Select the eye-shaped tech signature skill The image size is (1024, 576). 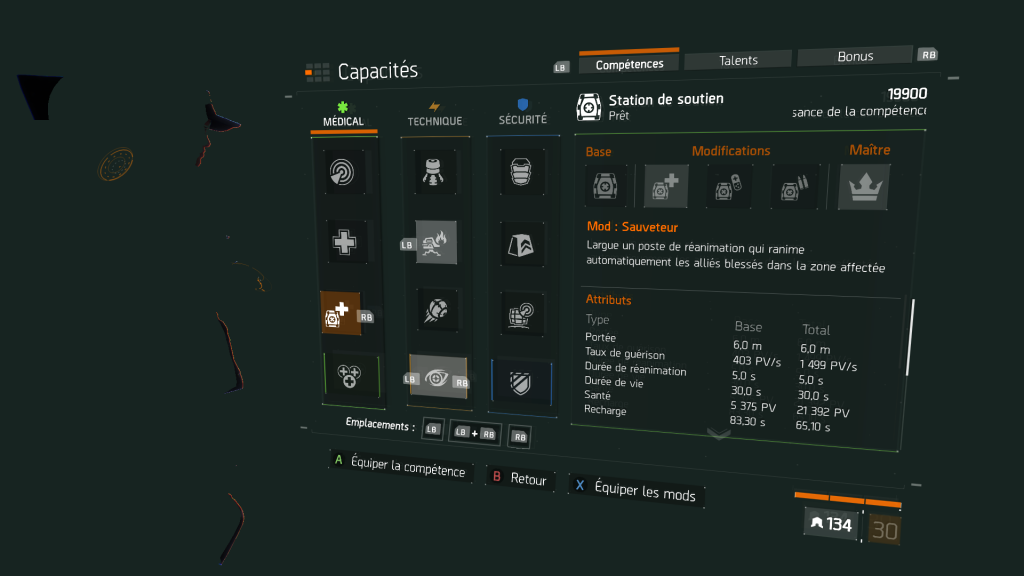click(x=438, y=377)
